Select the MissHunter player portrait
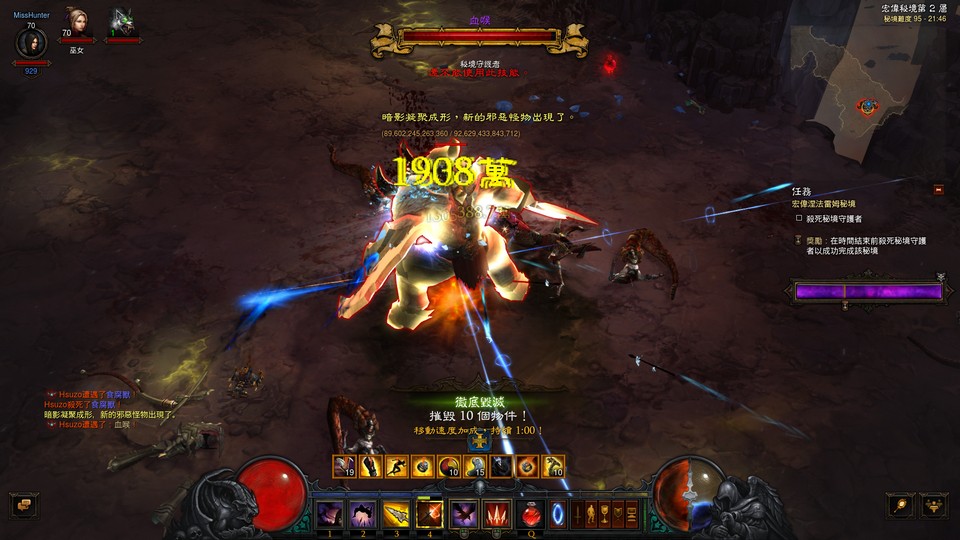The image size is (960, 540). point(30,45)
